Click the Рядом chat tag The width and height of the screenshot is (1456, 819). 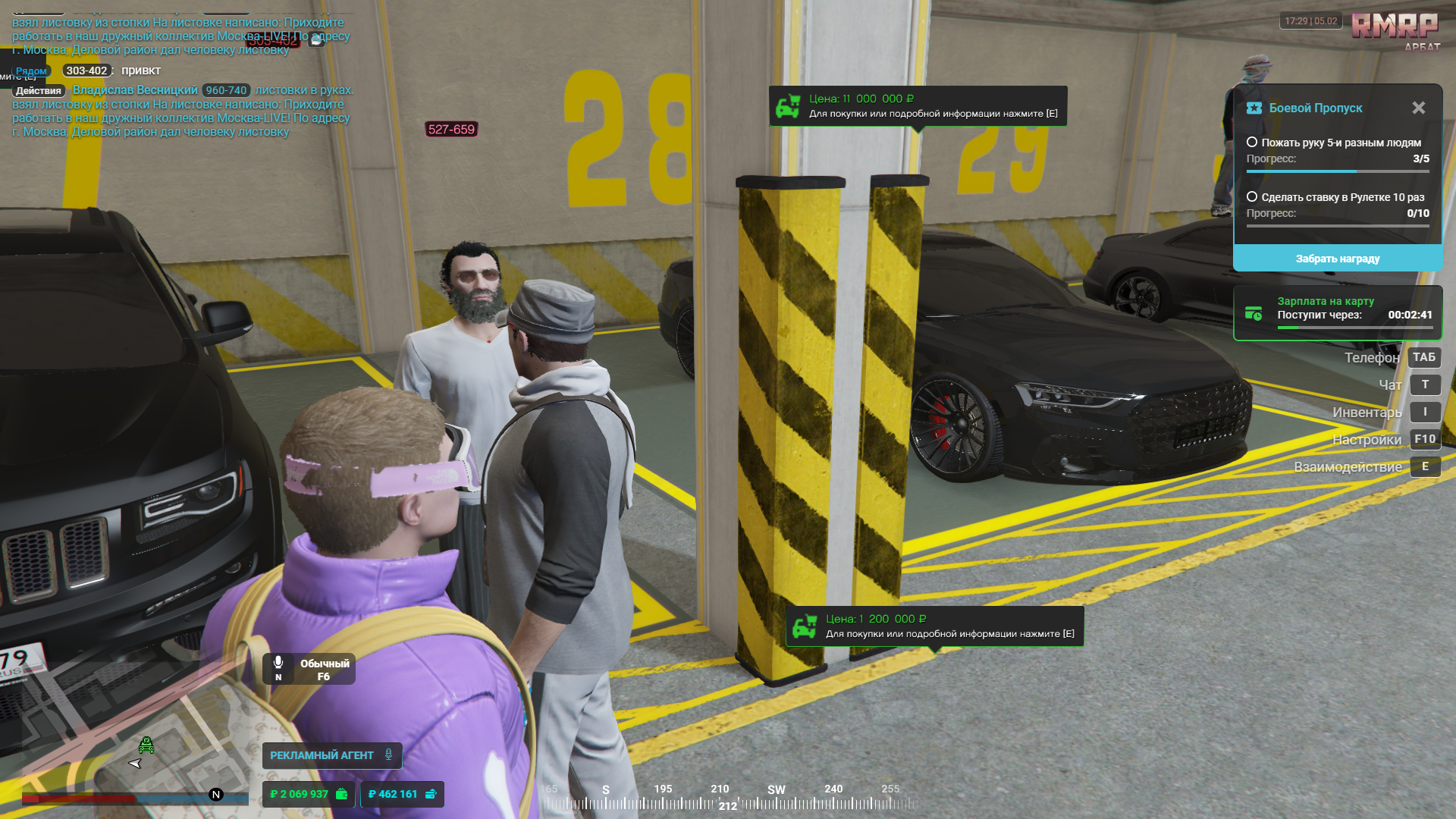tap(31, 71)
